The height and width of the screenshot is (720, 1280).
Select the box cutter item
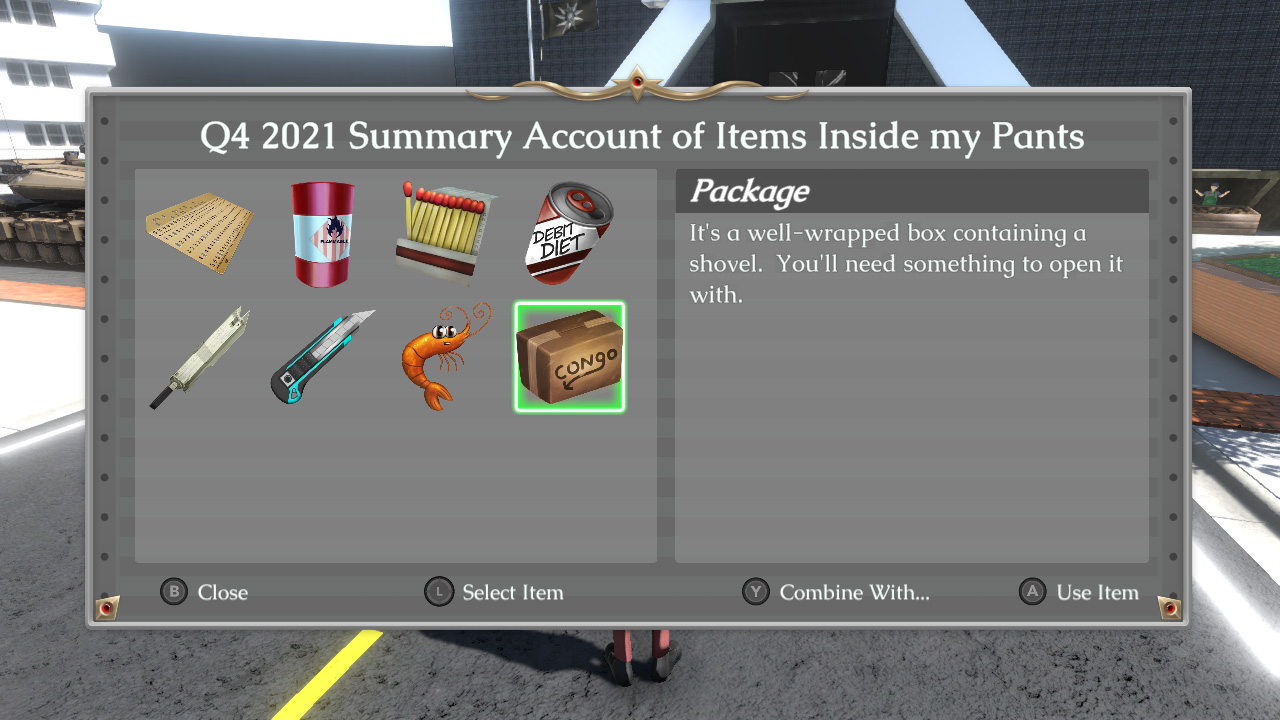click(x=322, y=357)
